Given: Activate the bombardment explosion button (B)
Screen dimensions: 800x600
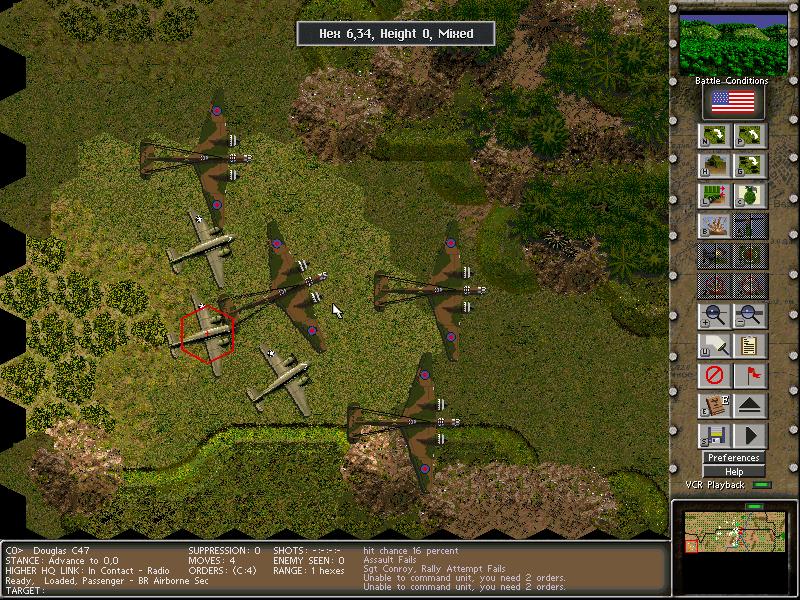Looking at the screenshot, I should 714,226.
